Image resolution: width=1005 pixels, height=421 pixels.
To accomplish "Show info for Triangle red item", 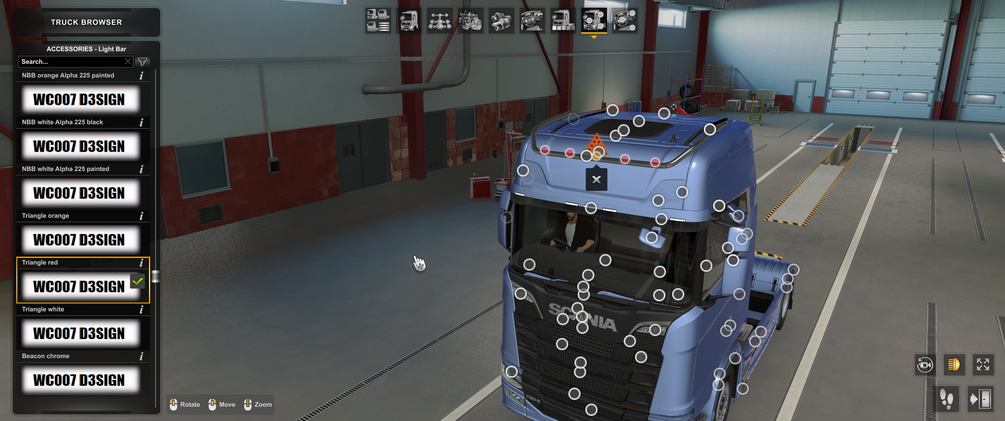I will click(x=141, y=263).
